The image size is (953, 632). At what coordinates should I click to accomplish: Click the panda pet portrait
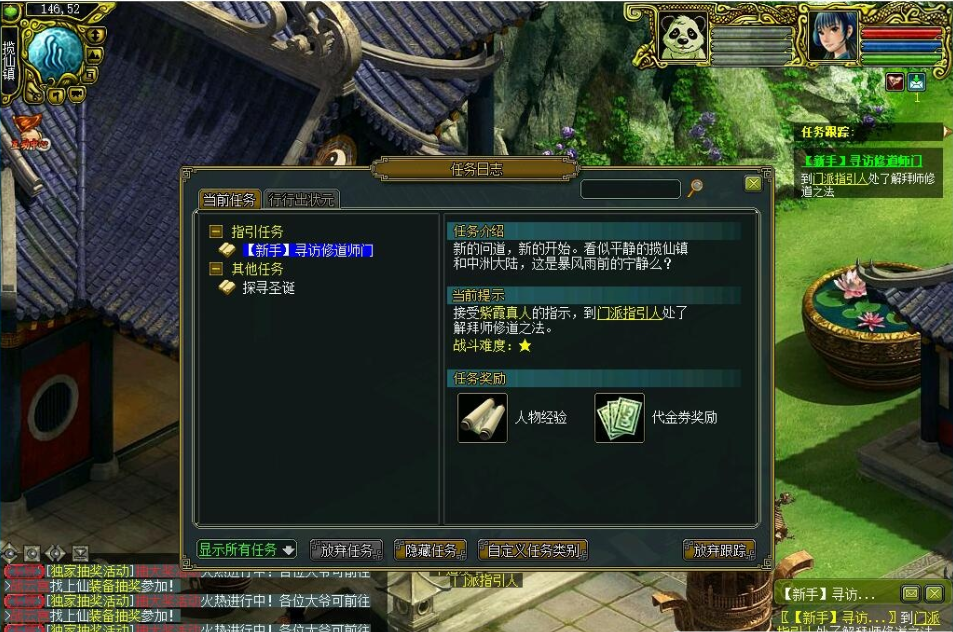684,38
